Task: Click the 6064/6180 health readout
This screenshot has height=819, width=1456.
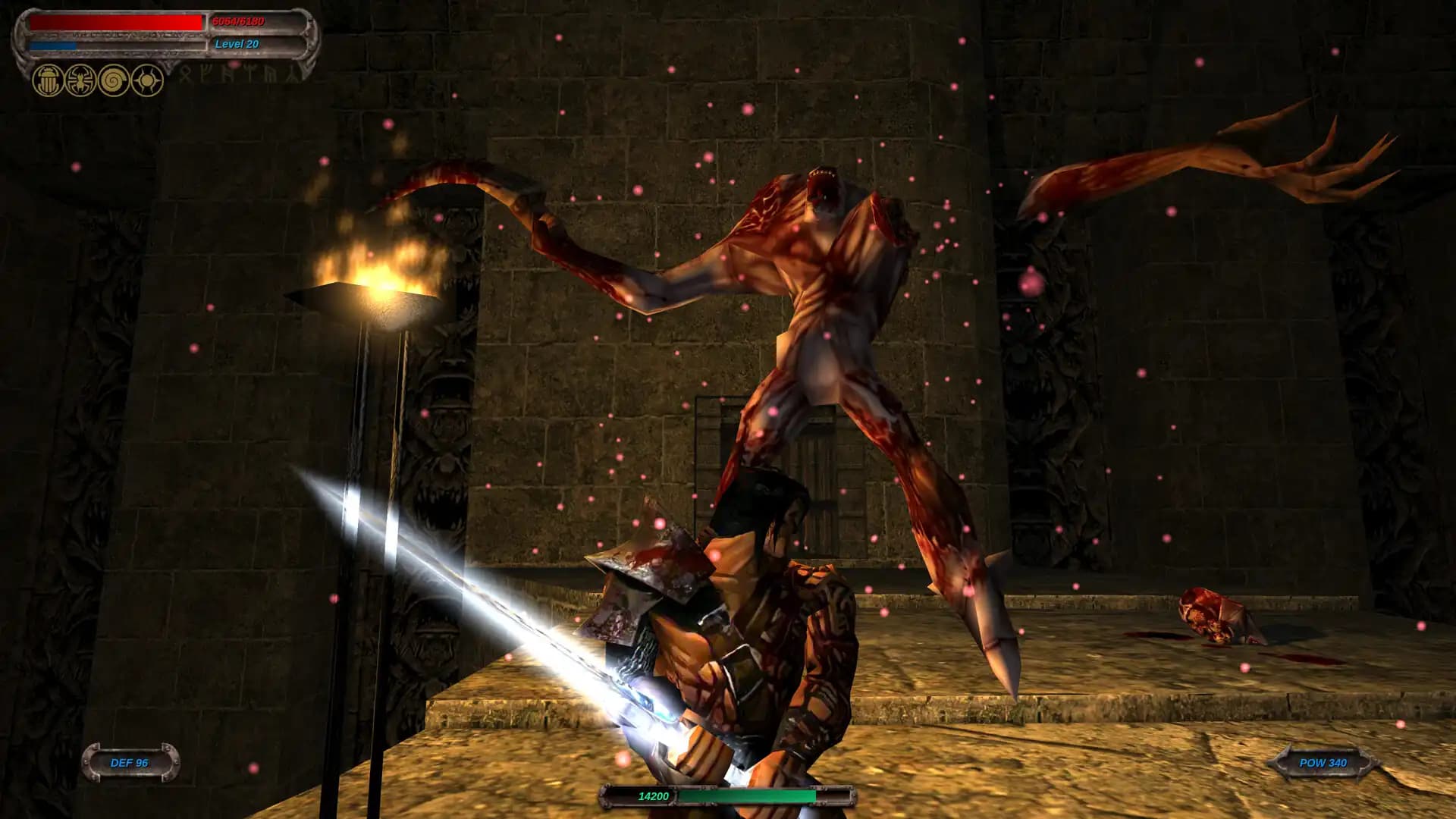Action: (239, 21)
